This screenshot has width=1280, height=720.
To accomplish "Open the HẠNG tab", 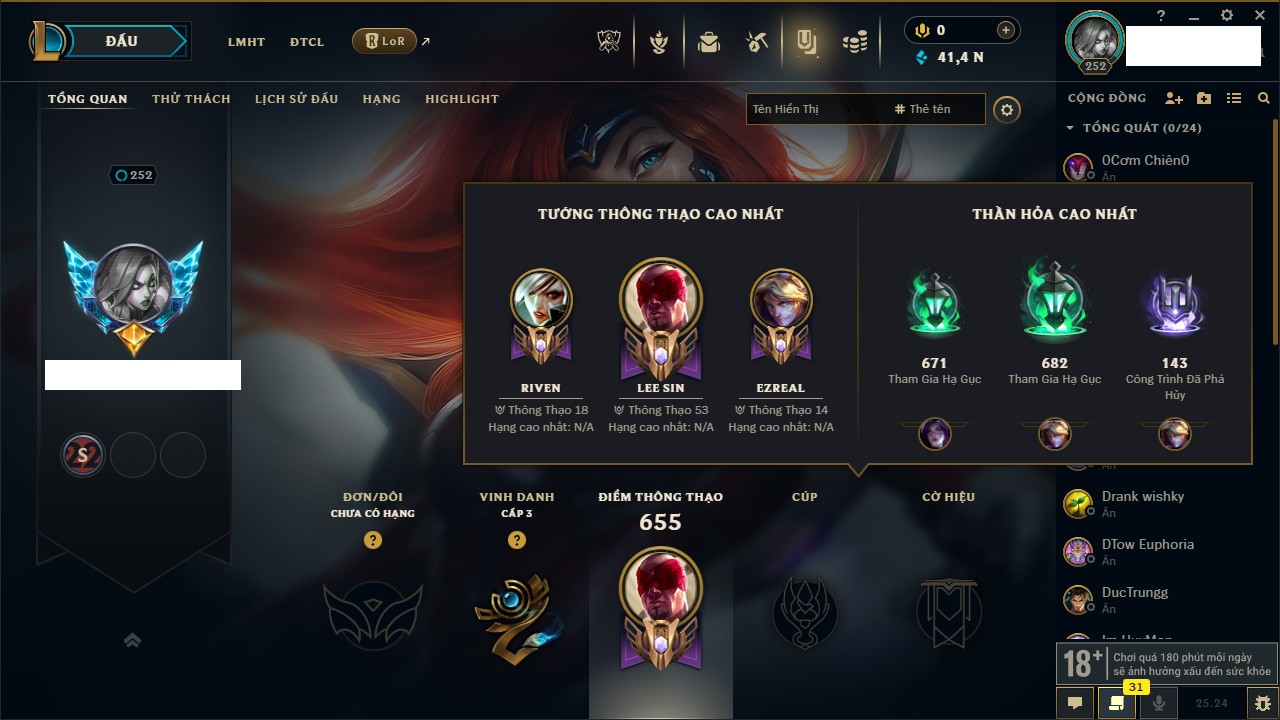I will [x=381, y=99].
